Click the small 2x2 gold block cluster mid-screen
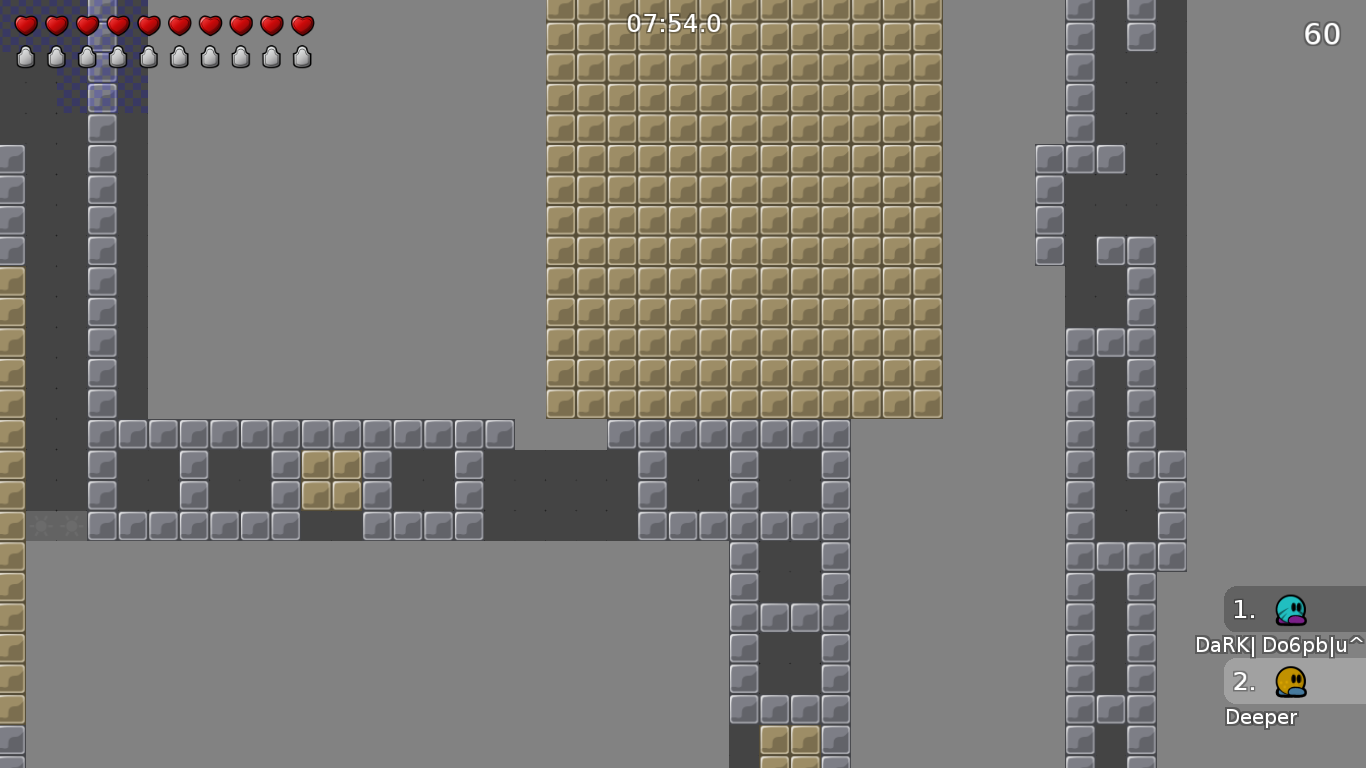 331,480
